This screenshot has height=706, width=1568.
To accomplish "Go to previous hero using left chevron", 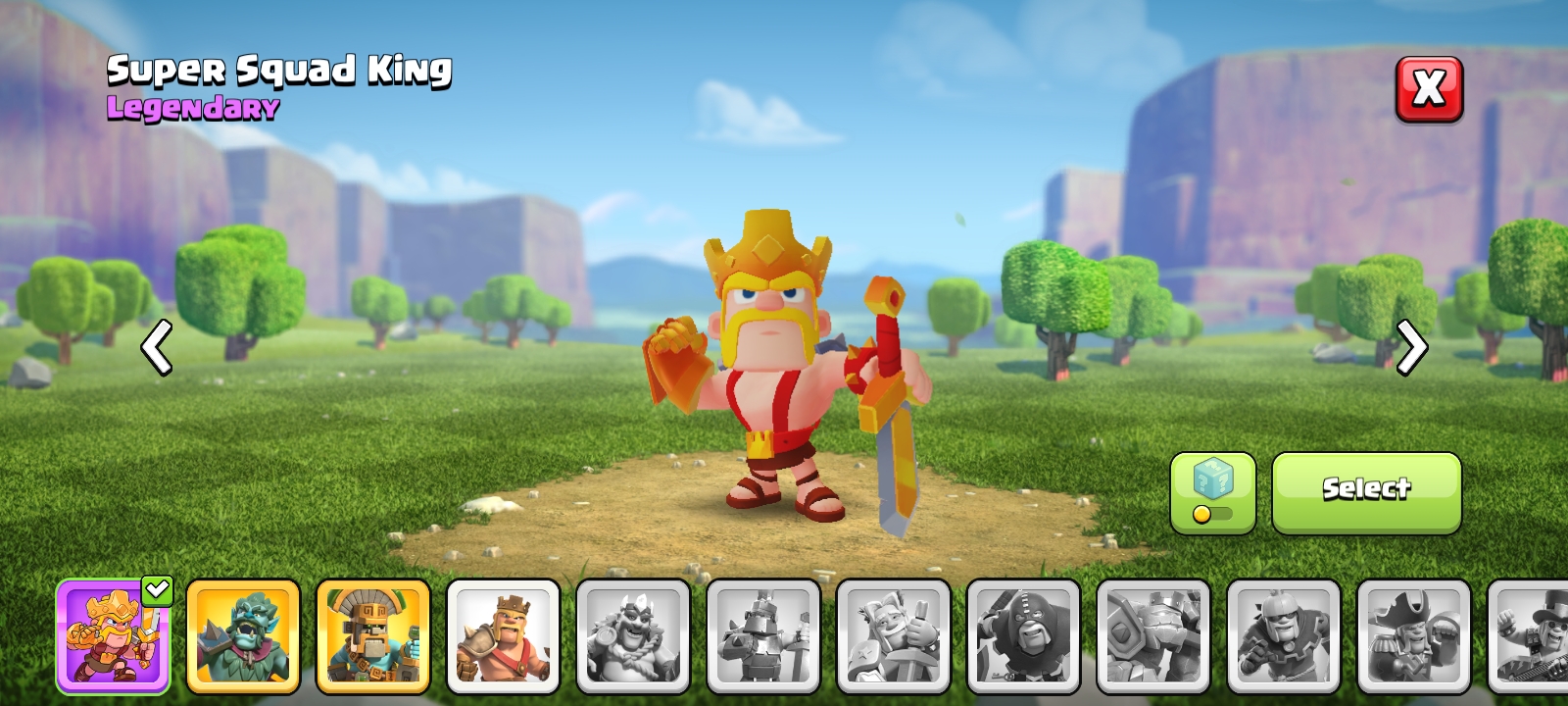I will pos(157,348).
